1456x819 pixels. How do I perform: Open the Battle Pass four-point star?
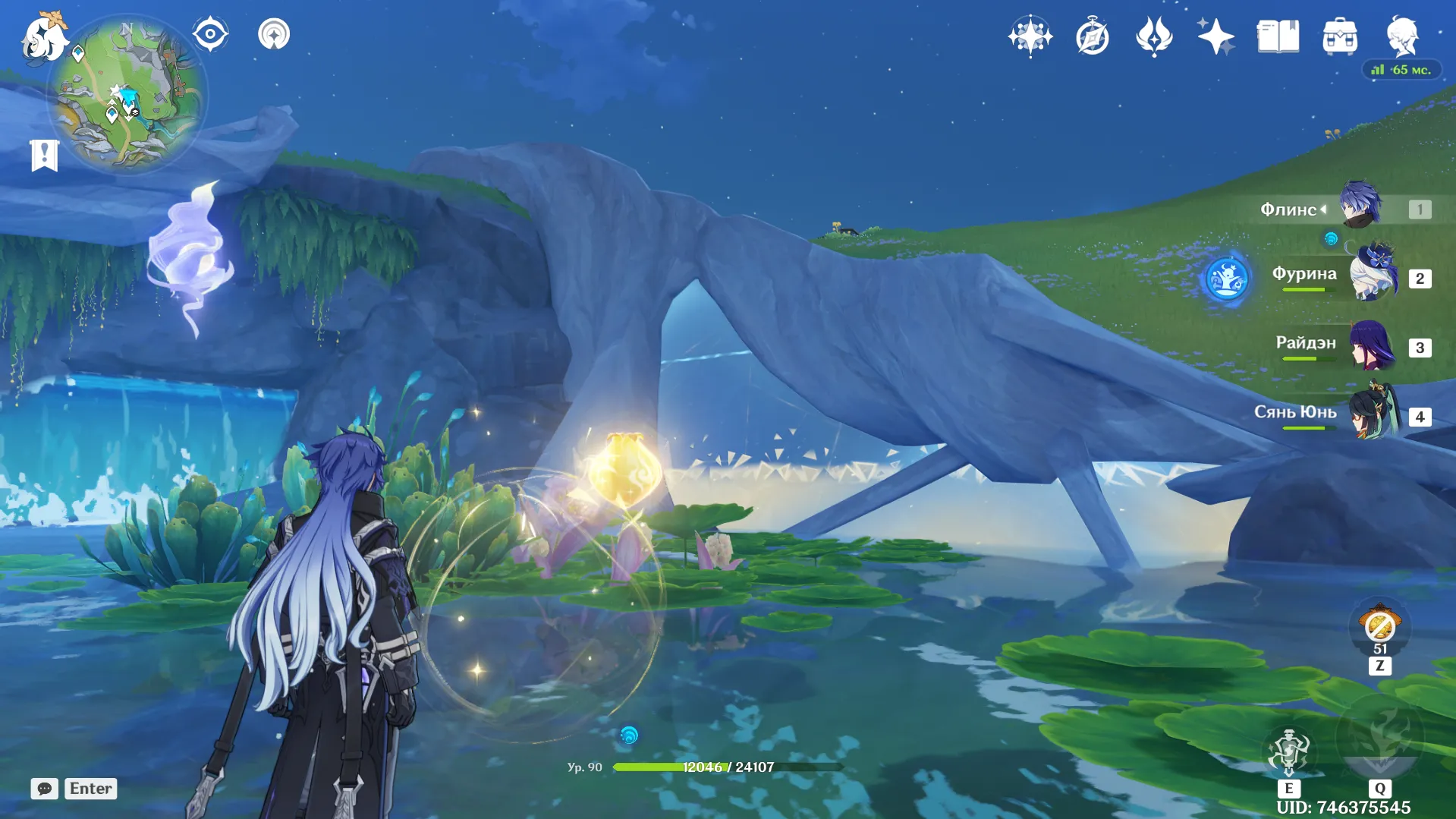point(1215,36)
